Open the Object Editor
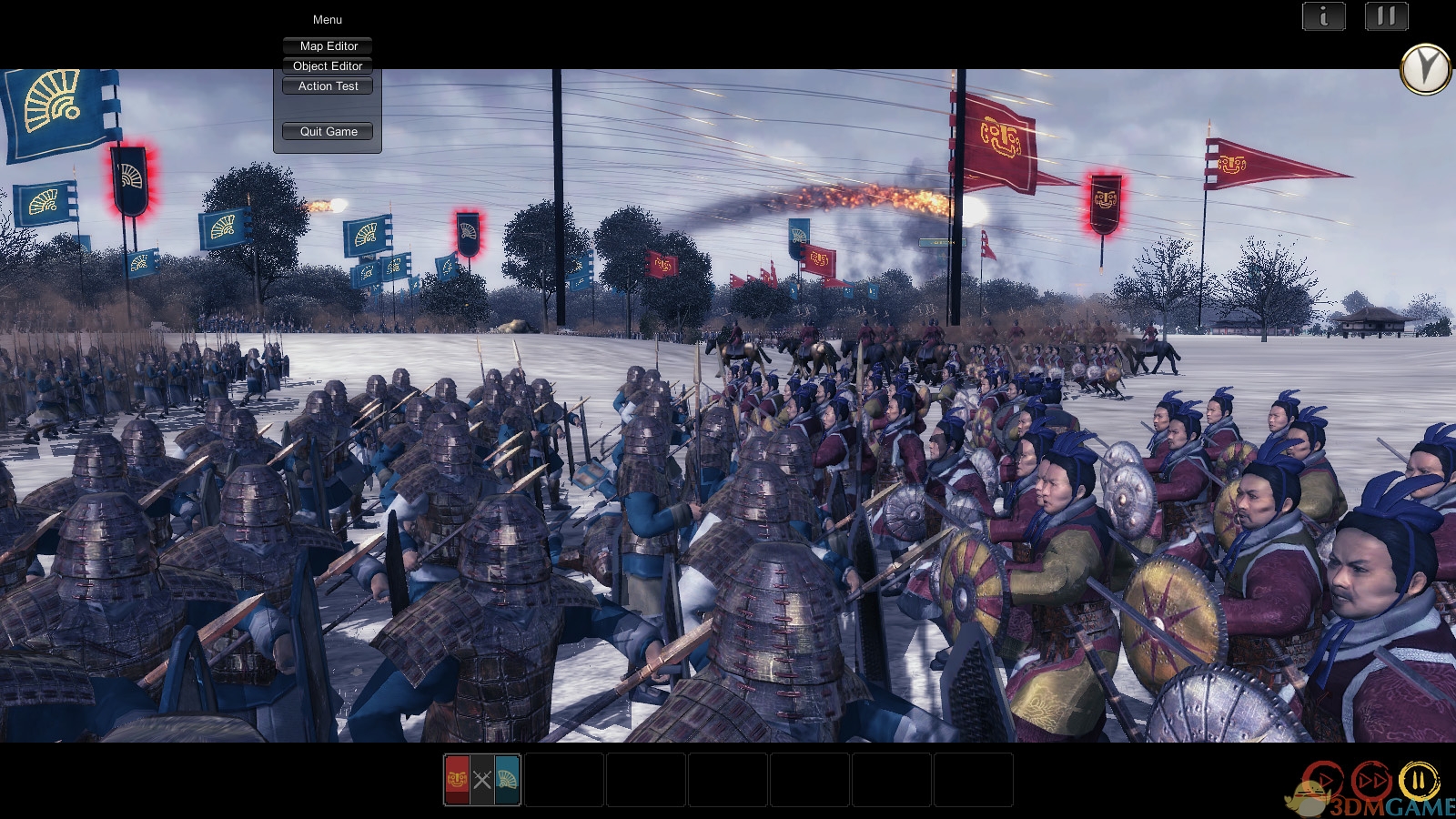This screenshot has width=1456, height=819. 328,66
